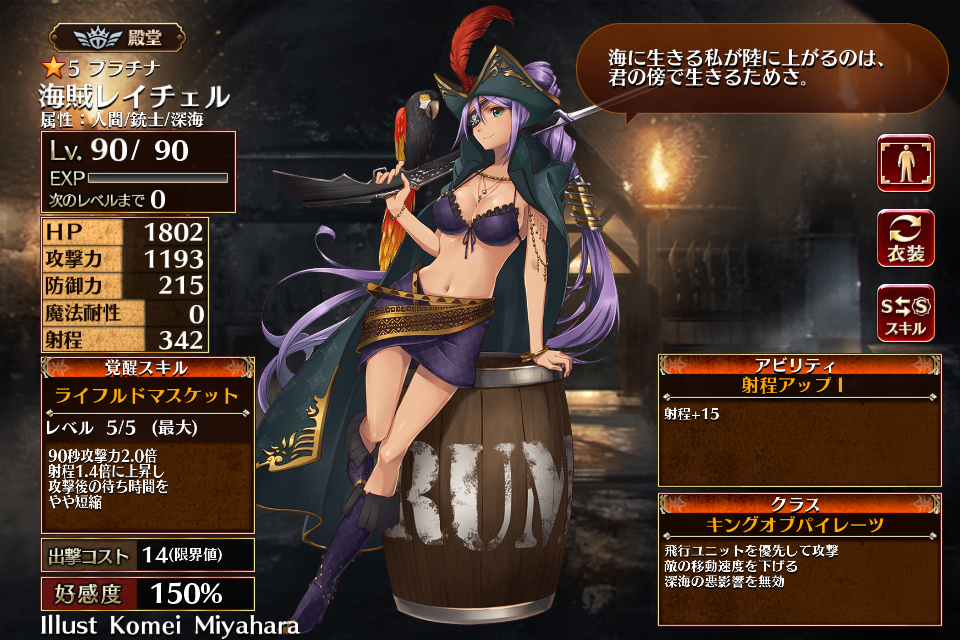Select the 殿堂 hall badge

[x=117, y=39]
